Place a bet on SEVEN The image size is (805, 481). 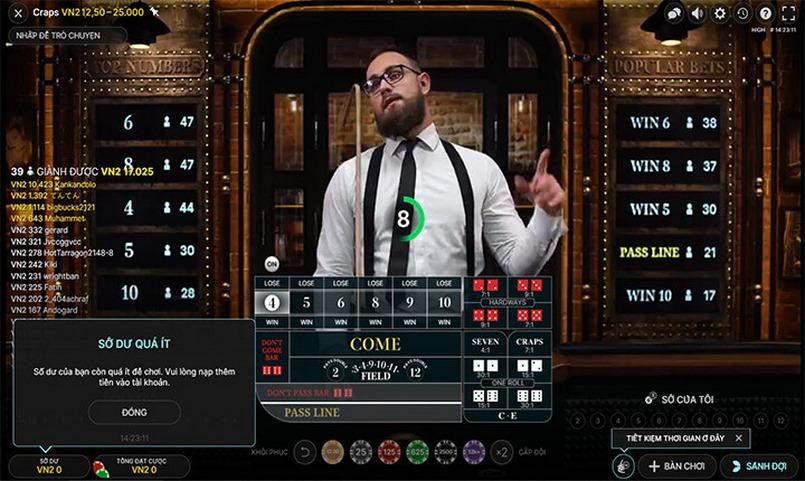coord(485,346)
